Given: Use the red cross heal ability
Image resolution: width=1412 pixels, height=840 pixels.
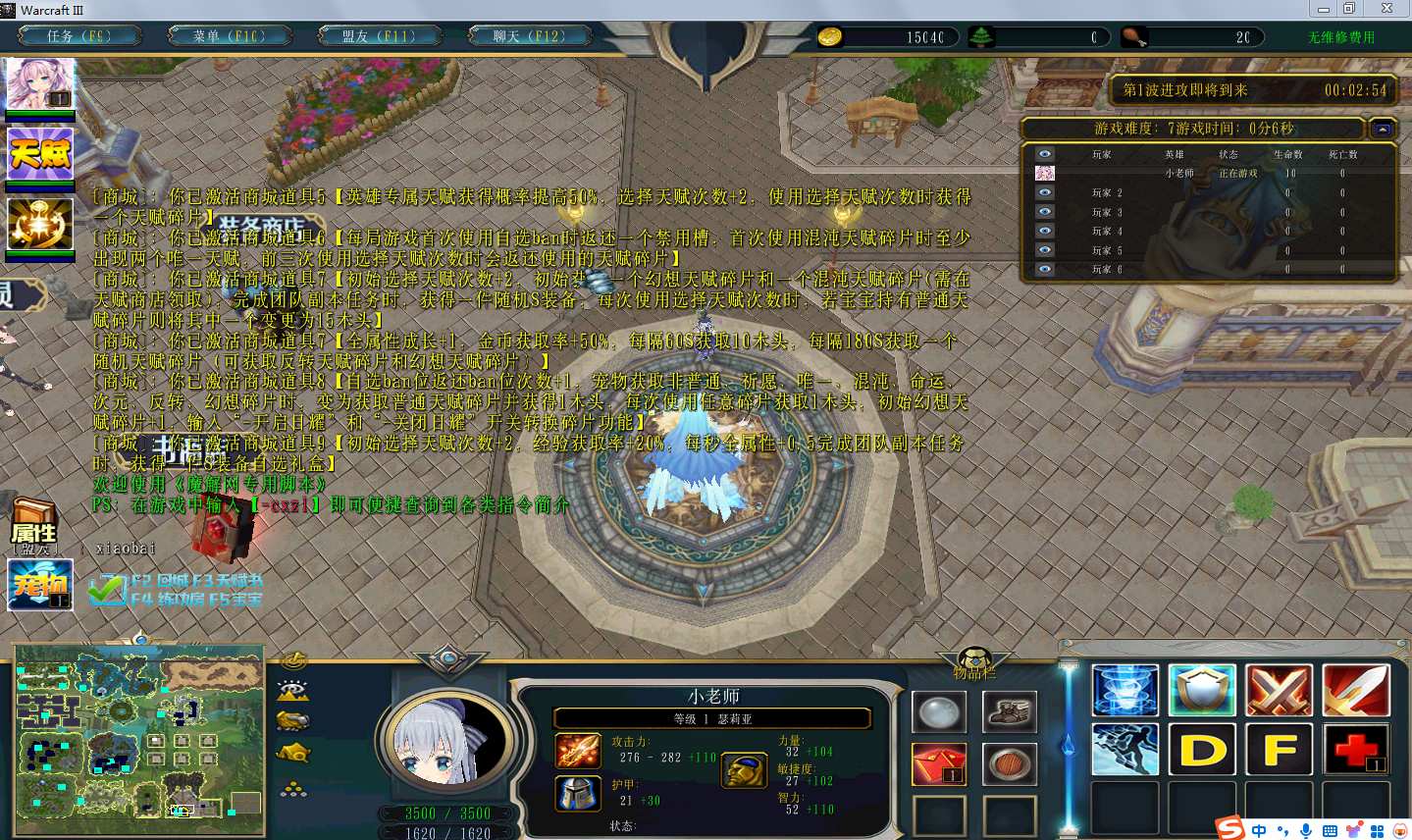Looking at the screenshot, I should (1355, 750).
